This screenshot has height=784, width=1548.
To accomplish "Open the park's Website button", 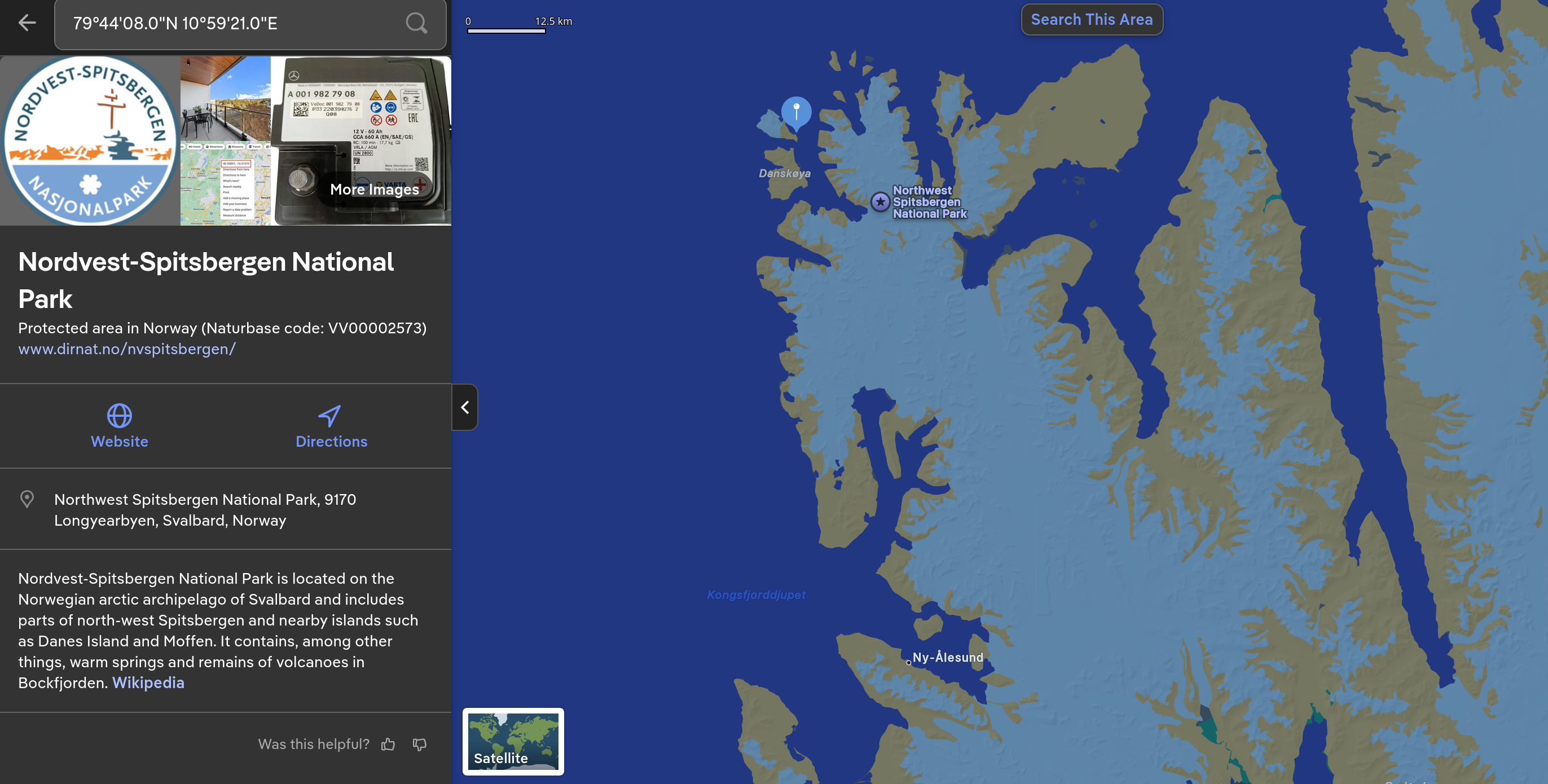I will [x=119, y=426].
